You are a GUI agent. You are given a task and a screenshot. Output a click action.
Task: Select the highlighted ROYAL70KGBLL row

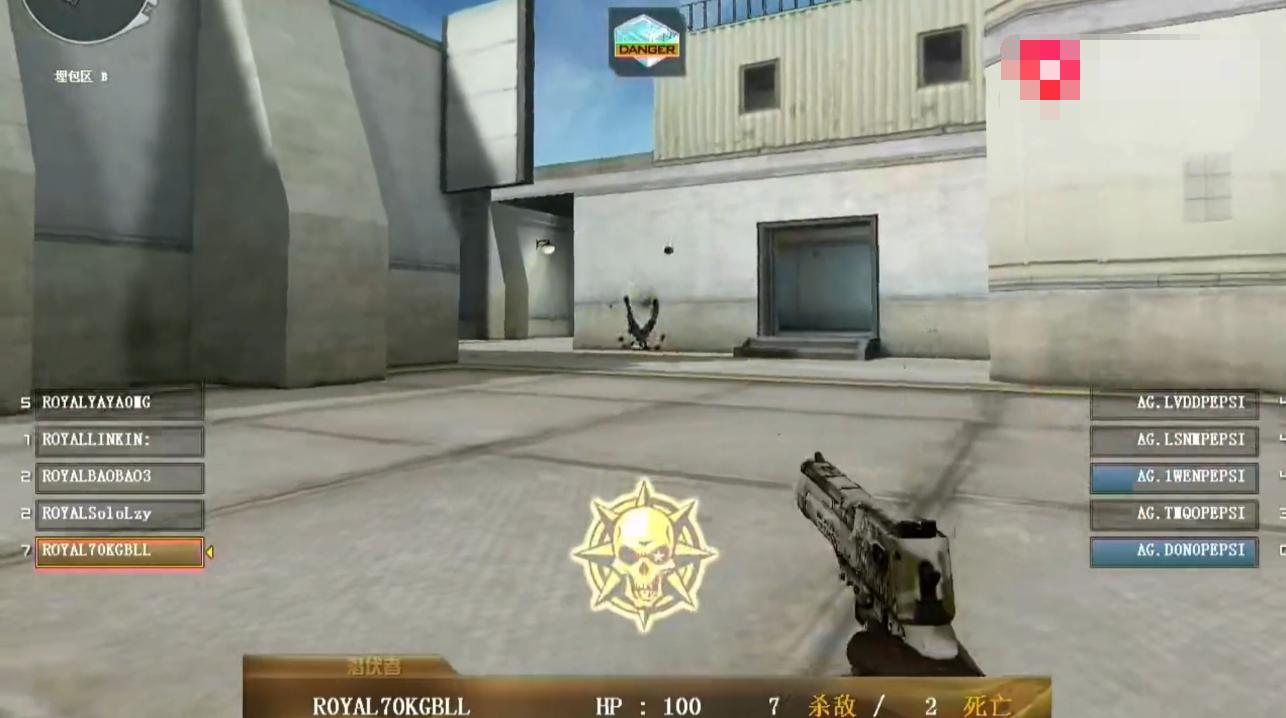pyautogui.click(x=119, y=551)
